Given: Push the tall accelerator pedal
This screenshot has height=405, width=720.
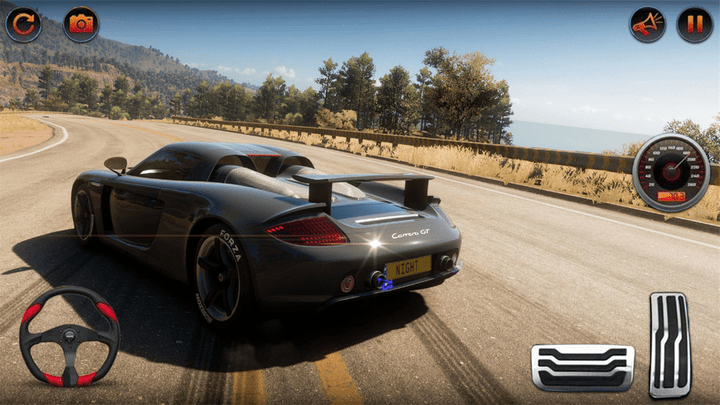Looking at the screenshot, I should tap(670, 345).
